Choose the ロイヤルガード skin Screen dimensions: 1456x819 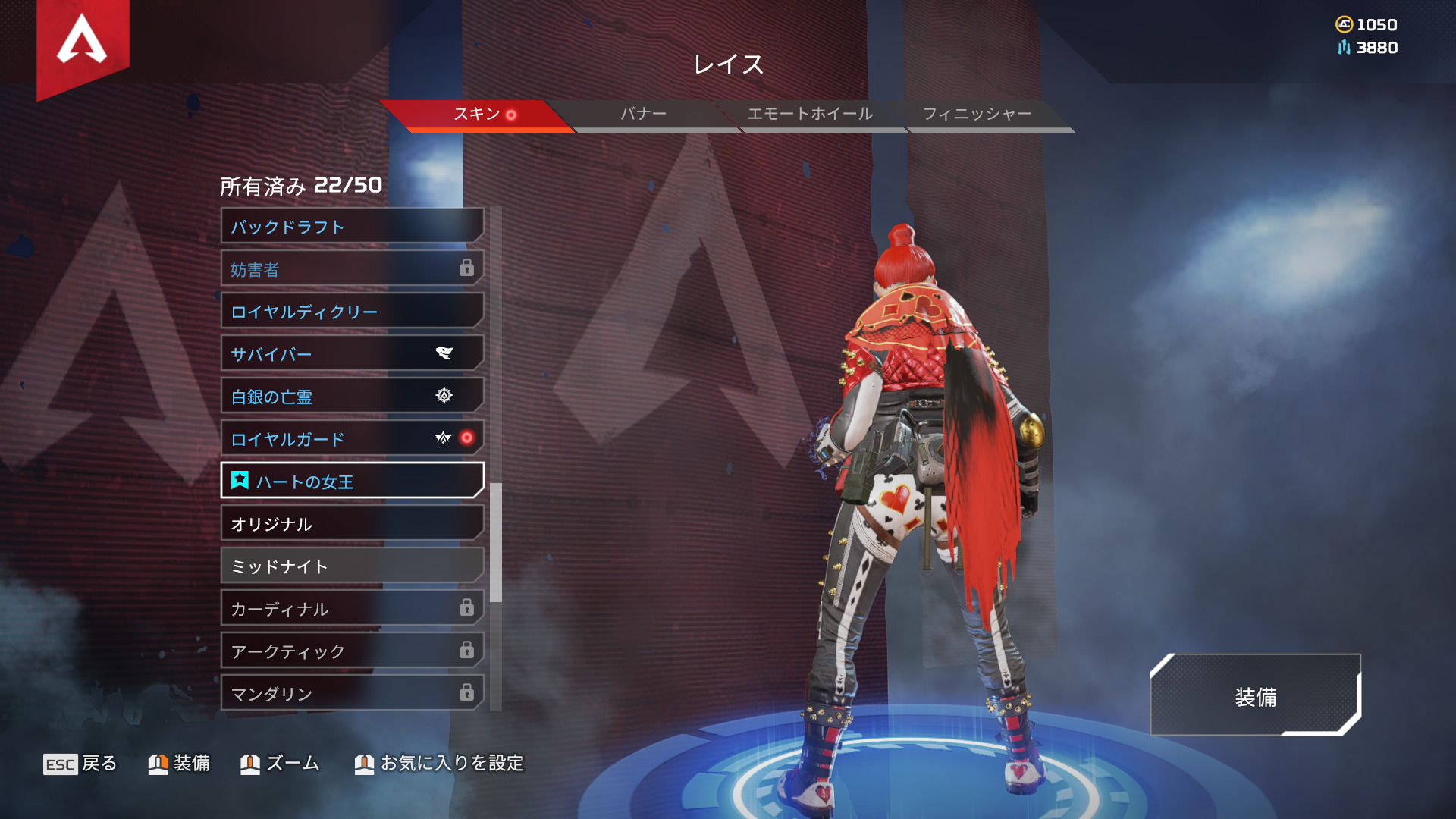point(352,439)
